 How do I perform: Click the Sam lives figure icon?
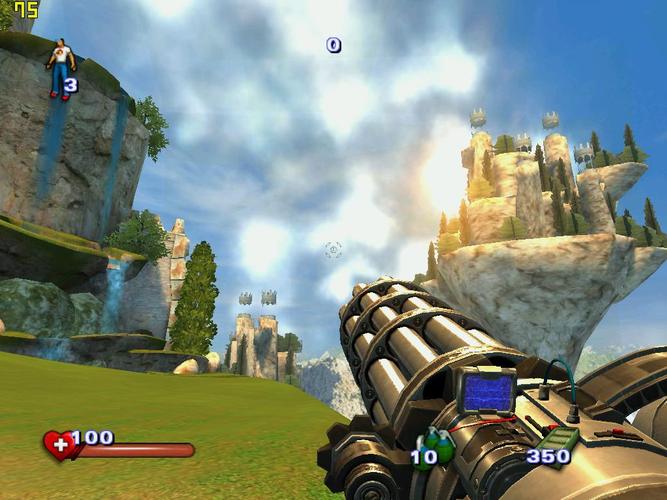coord(60,67)
